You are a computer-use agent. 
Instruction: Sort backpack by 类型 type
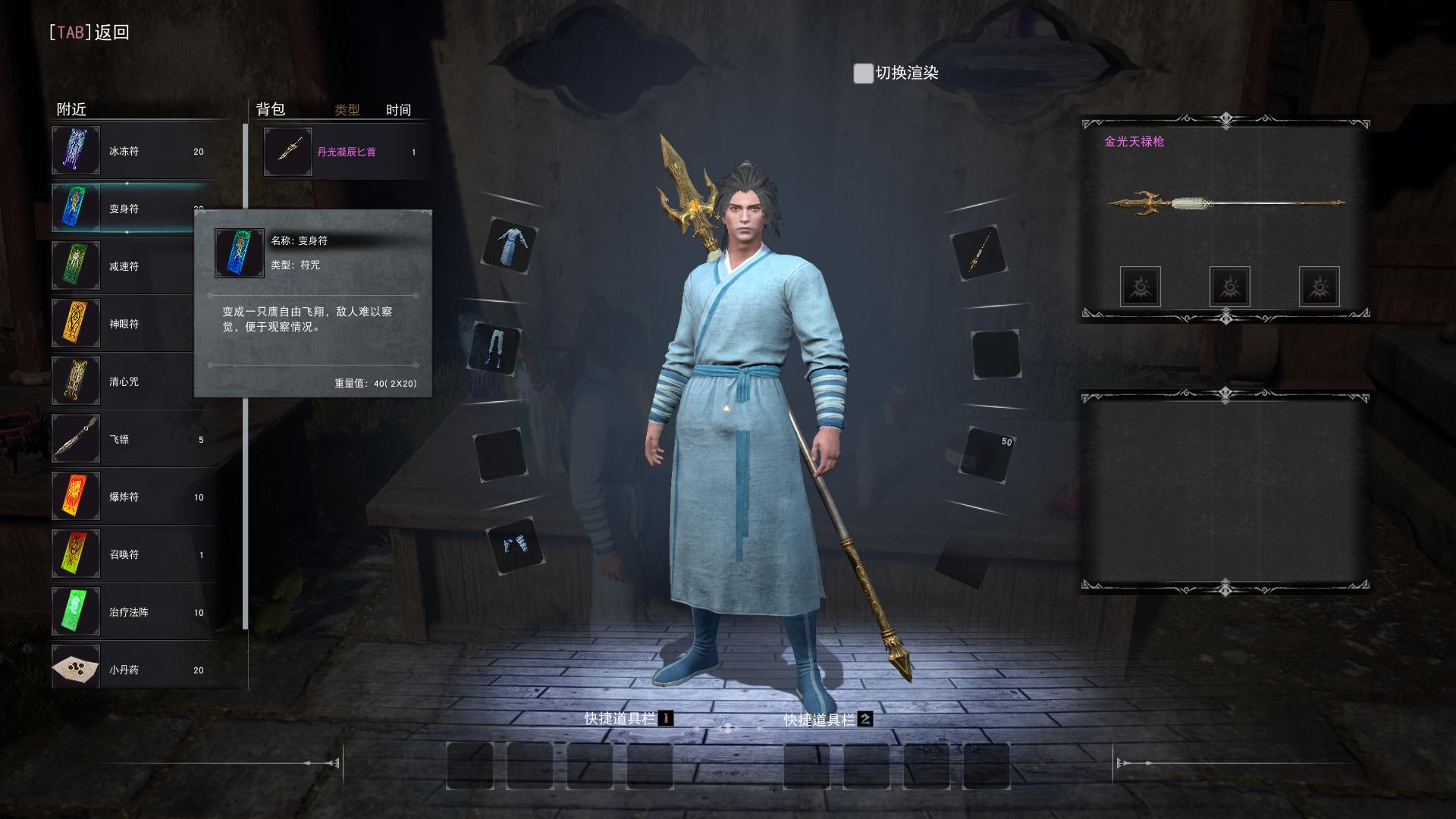347,110
